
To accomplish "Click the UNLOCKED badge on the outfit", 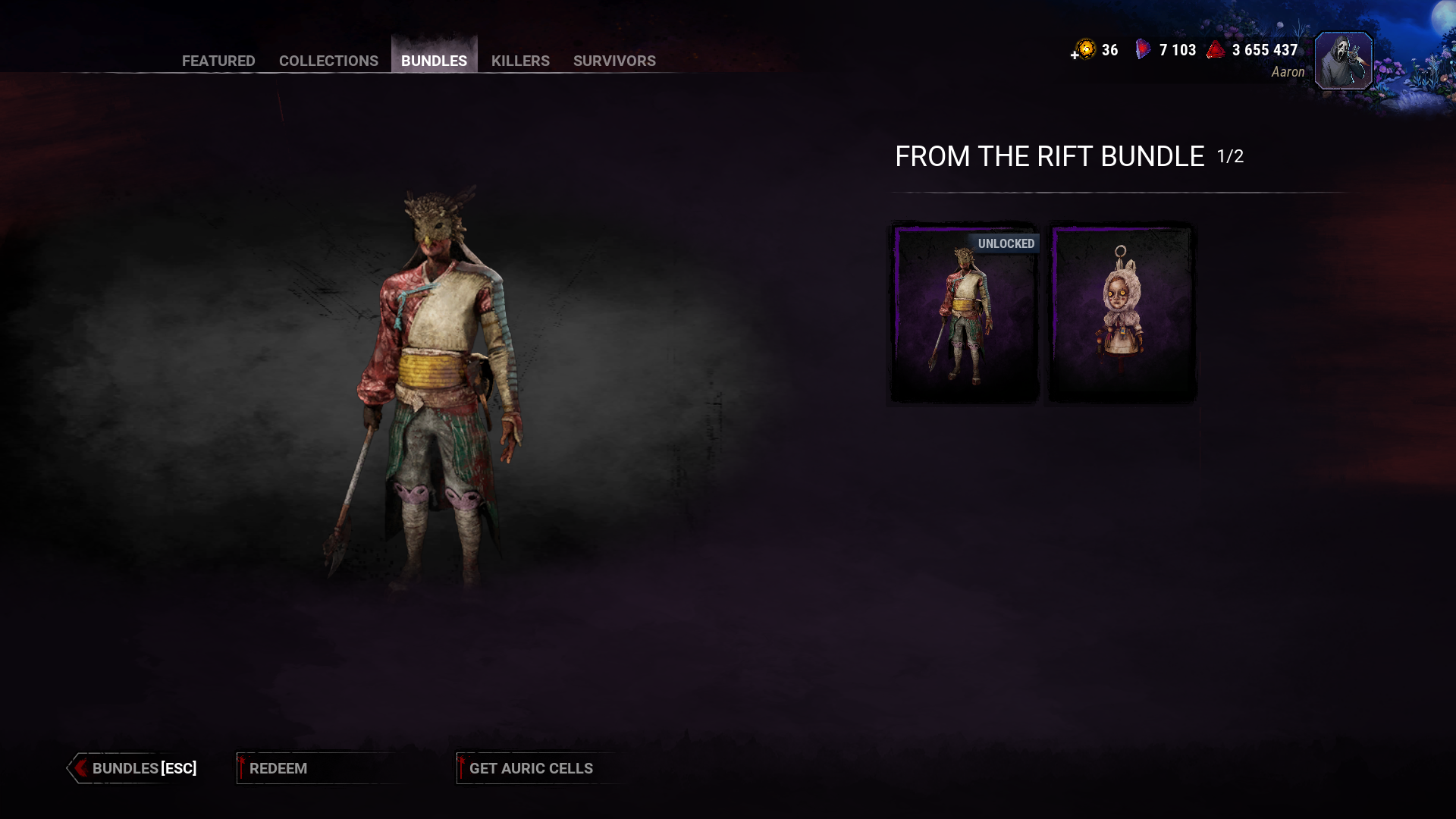I will [x=1006, y=243].
